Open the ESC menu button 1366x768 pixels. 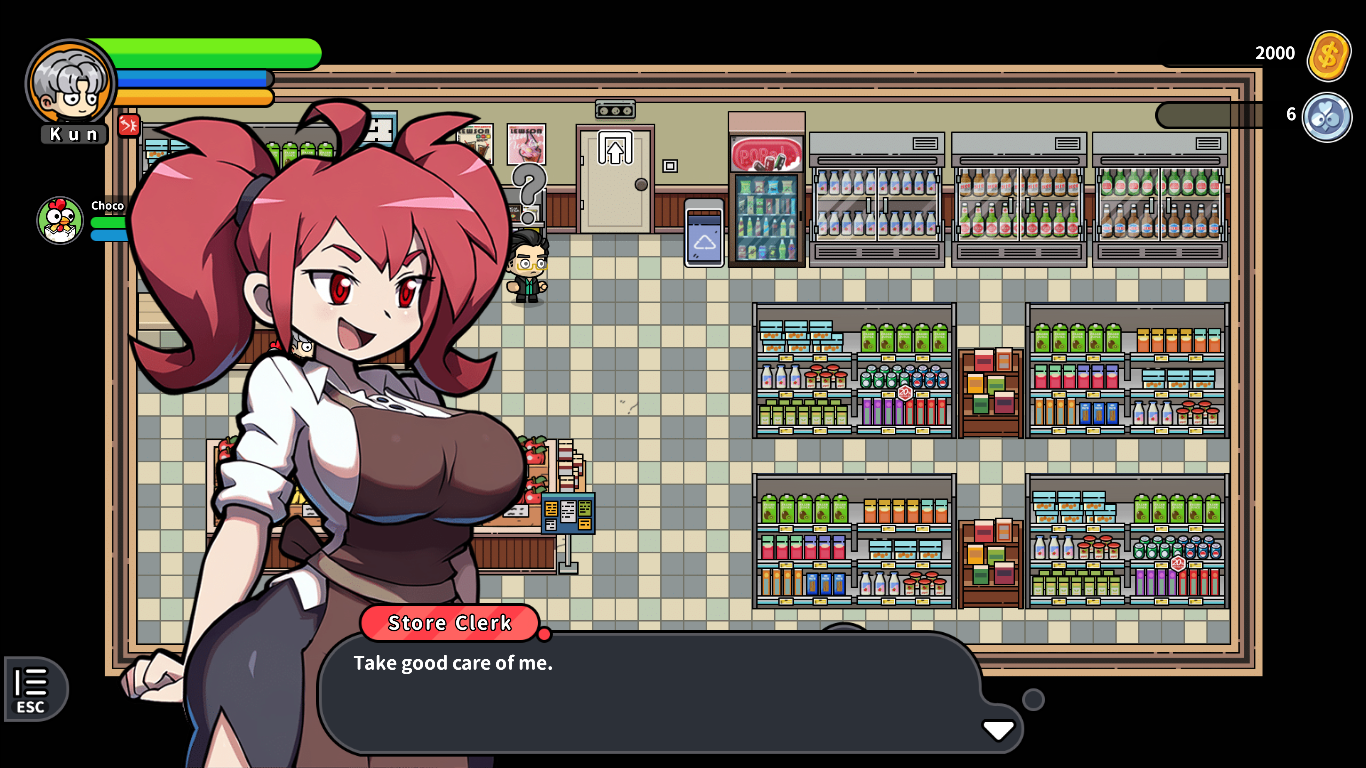coord(33,690)
